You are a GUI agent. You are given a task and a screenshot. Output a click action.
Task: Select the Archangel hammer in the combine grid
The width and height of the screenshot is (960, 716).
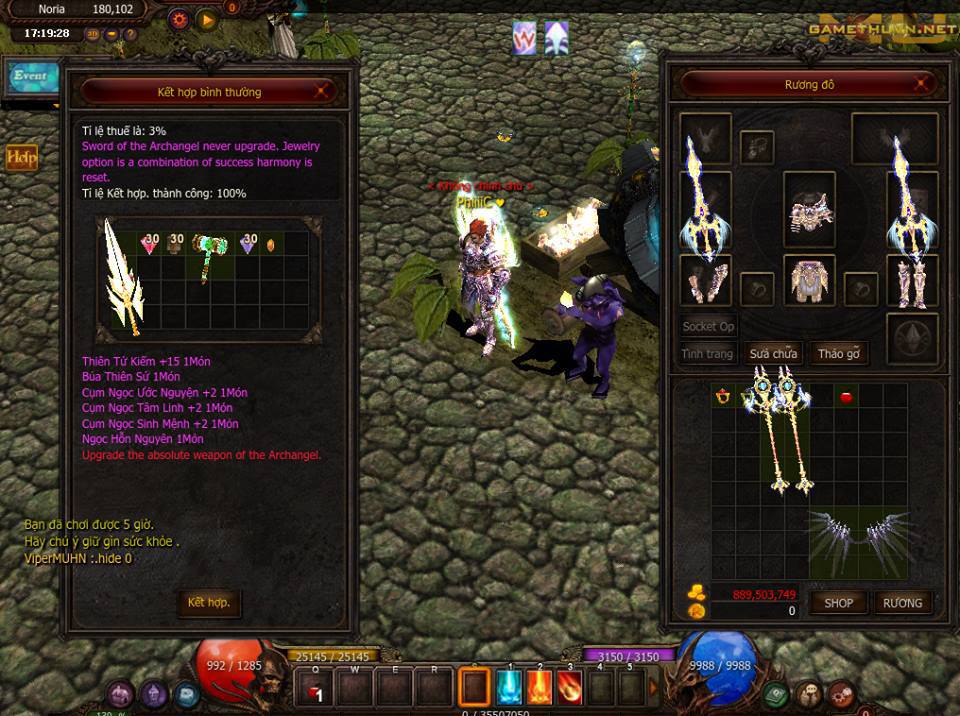[x=209, y=257]
